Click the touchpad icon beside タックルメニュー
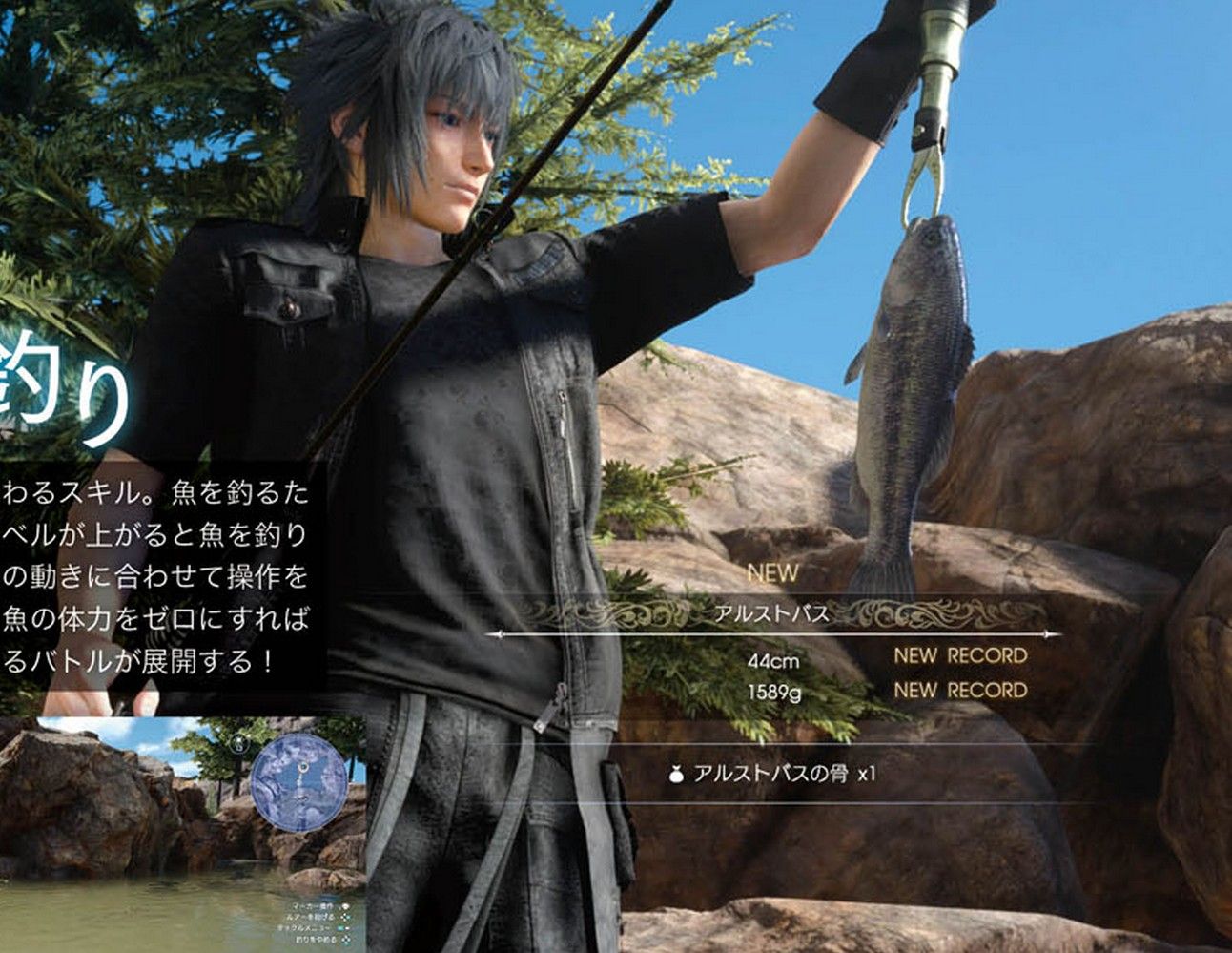Screen dimensions: 1232x953 [x=343, y=928]
